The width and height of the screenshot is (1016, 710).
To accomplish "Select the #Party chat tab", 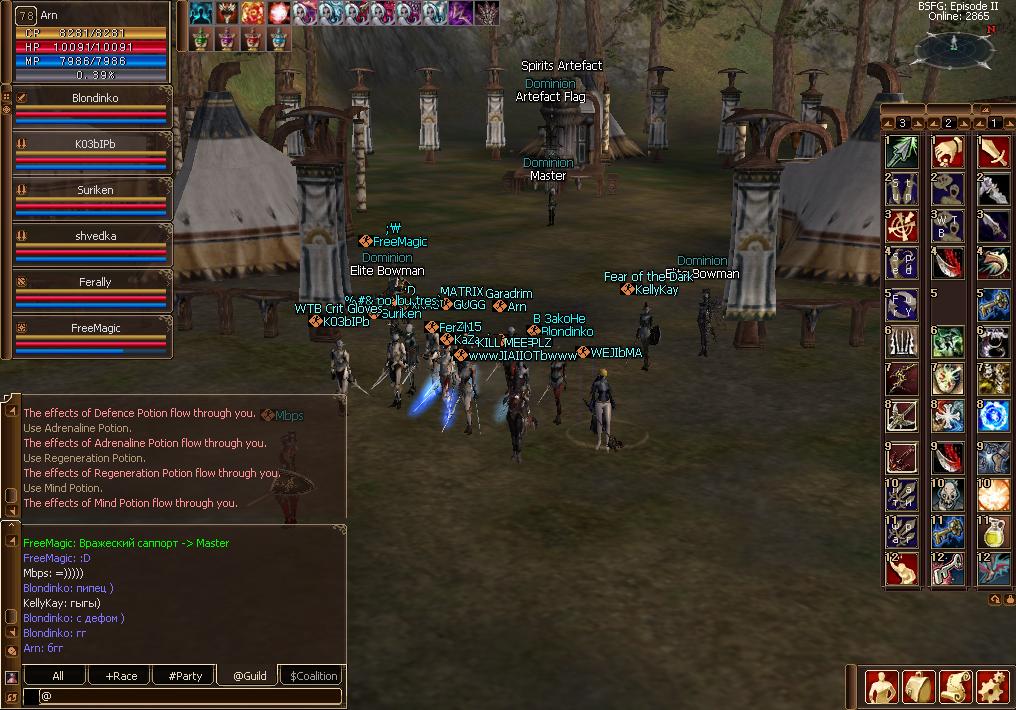I will click(185, 676).
